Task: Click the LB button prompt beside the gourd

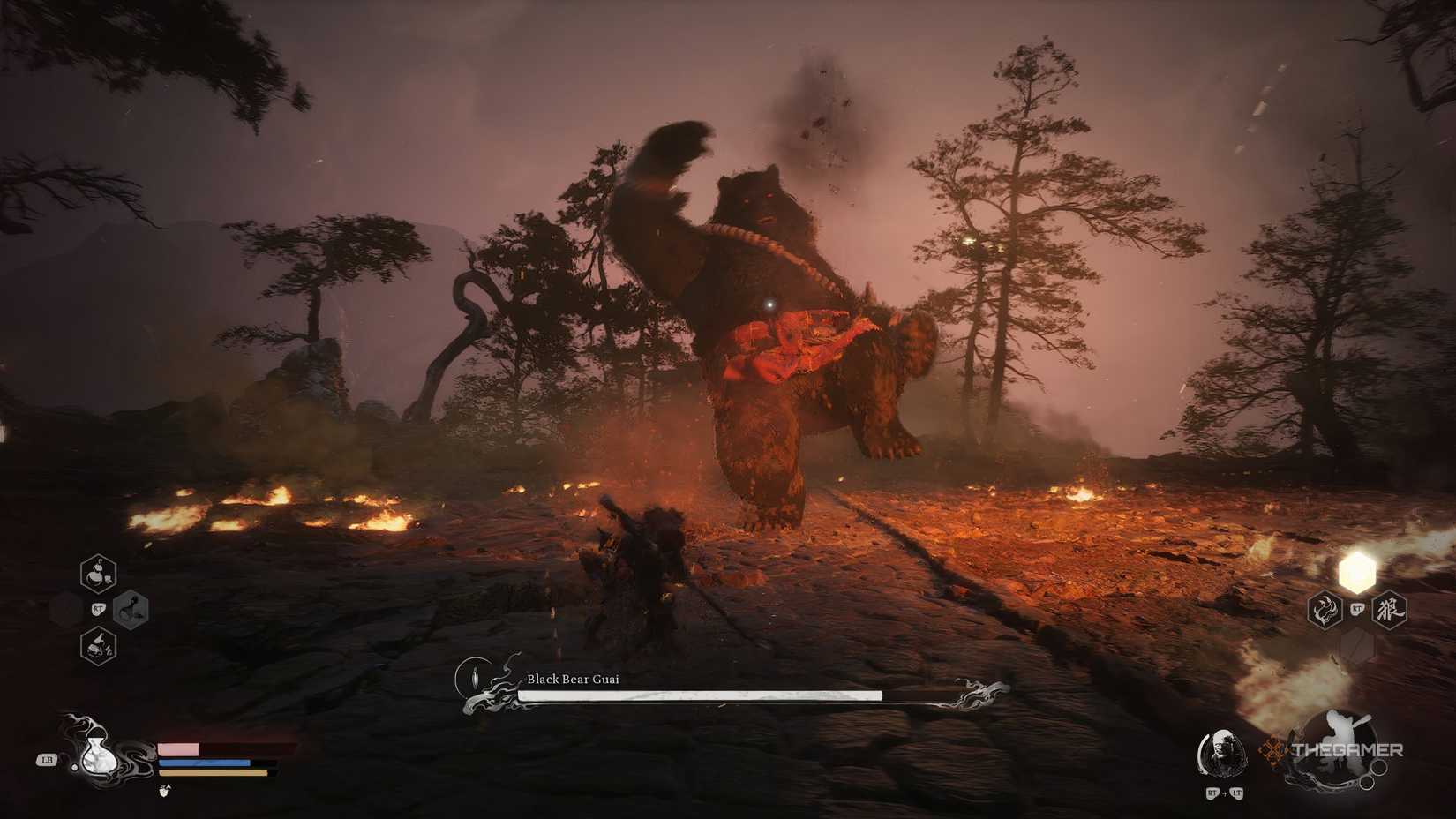Action: pyautogui.click(x=47, y=761)
